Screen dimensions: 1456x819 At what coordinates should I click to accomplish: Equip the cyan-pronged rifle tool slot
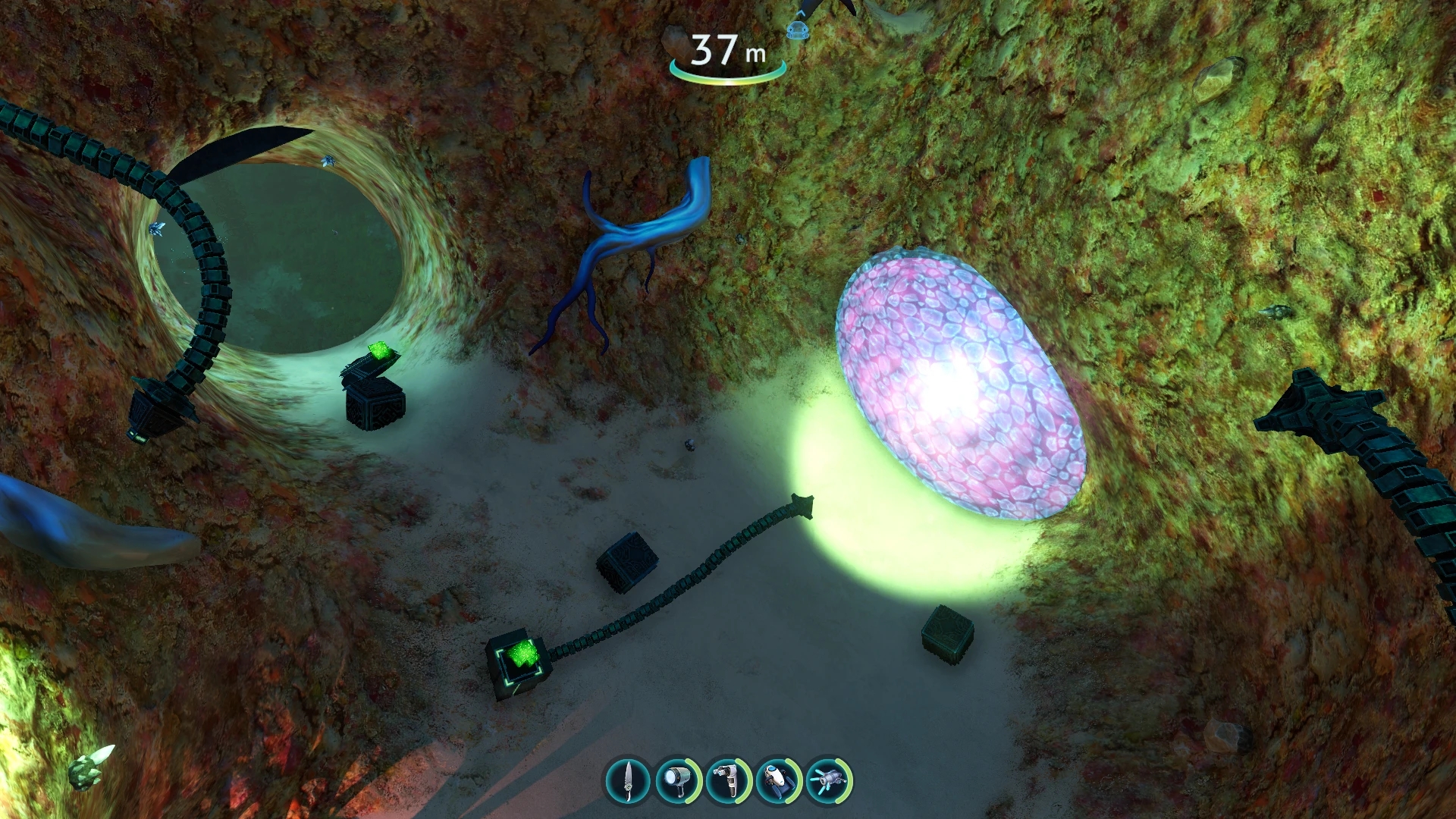point(828,780)
